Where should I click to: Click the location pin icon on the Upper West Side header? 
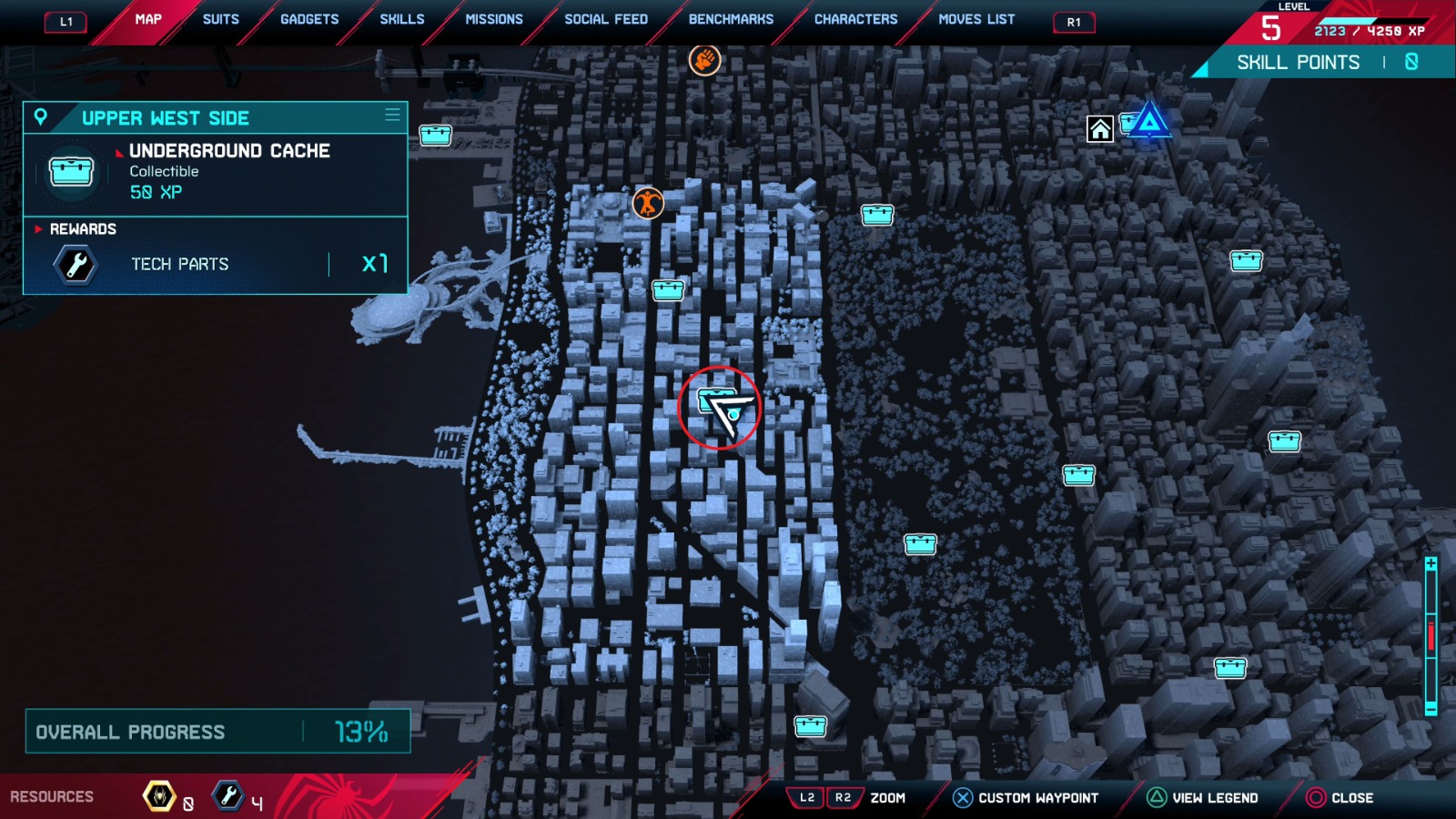[40, 116]
